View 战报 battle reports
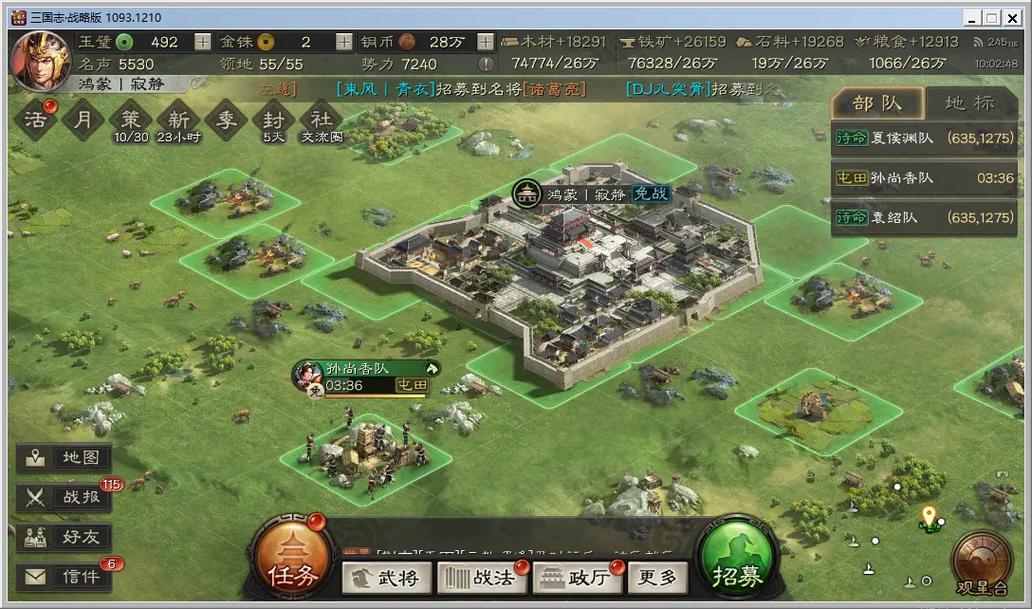This screenshot has height=609, width=1032. 65,497
